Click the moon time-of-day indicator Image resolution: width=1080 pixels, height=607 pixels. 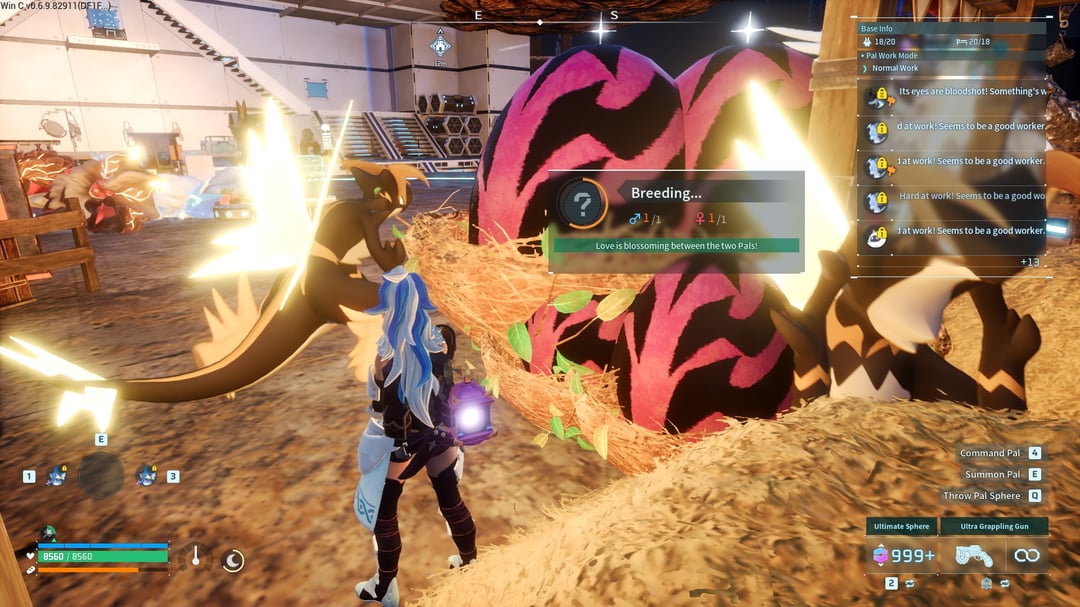[232, 561]
